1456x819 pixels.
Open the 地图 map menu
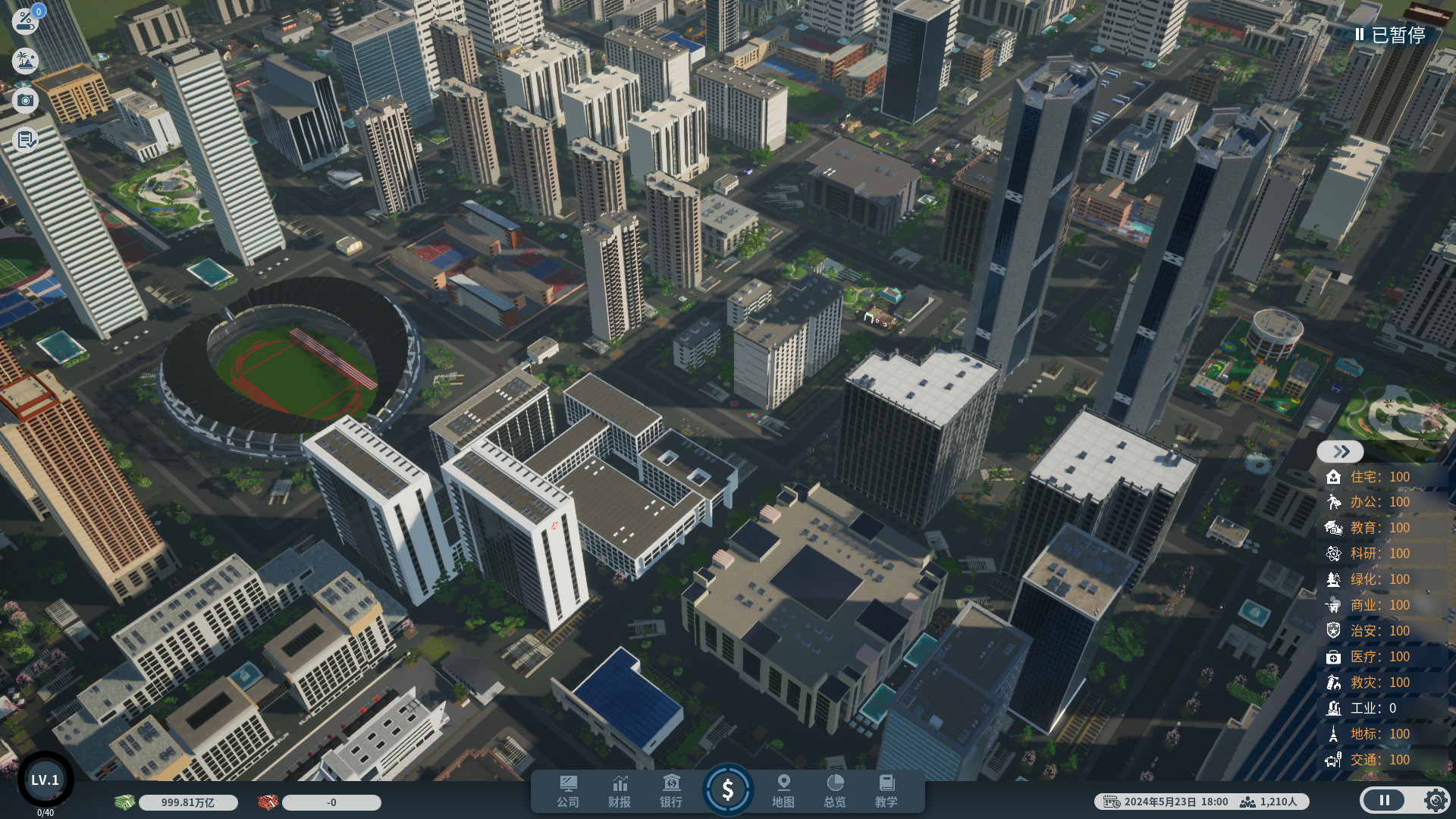tap(783, 791)
